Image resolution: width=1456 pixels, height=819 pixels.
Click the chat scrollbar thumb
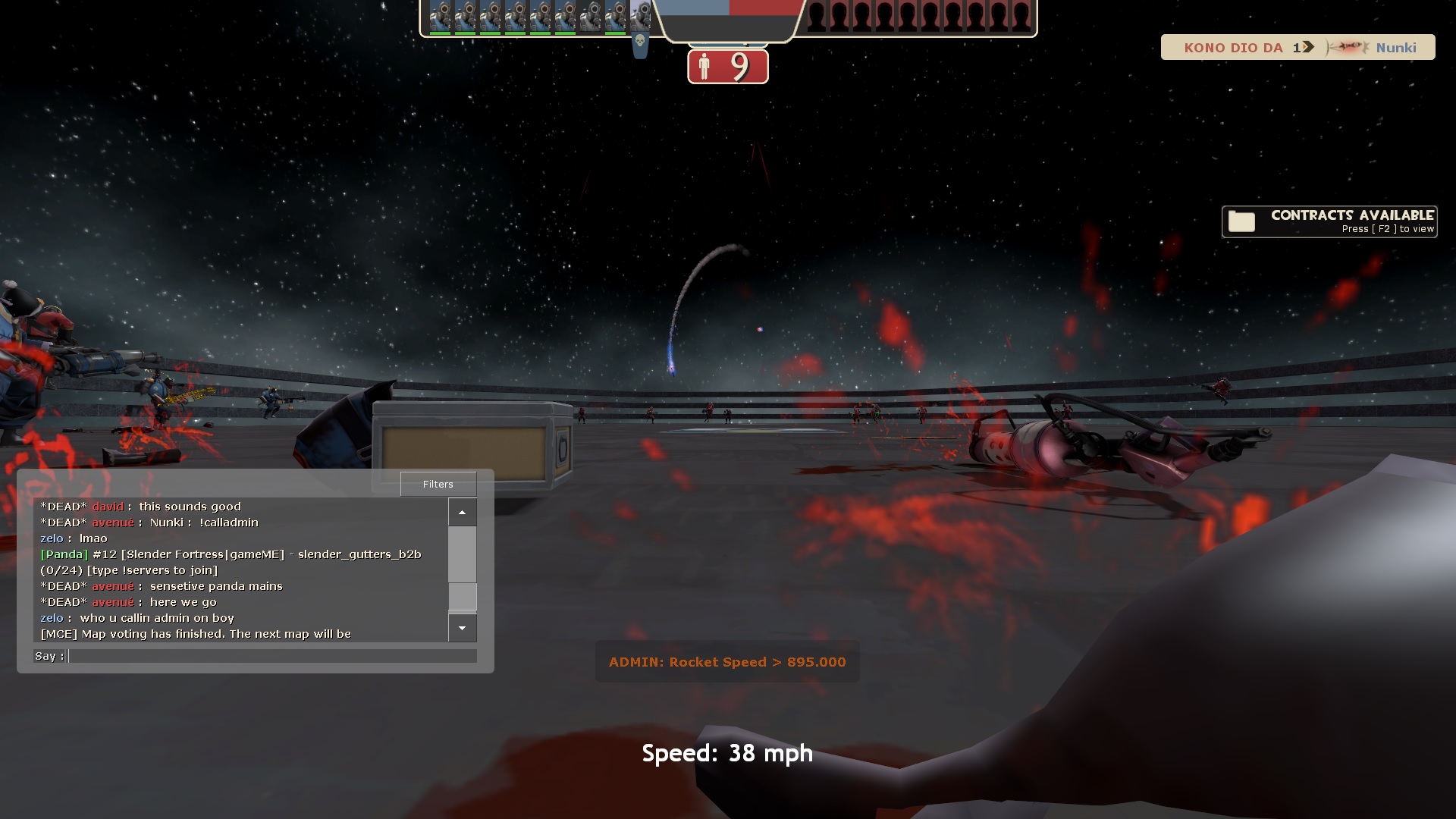coord(462,597)
